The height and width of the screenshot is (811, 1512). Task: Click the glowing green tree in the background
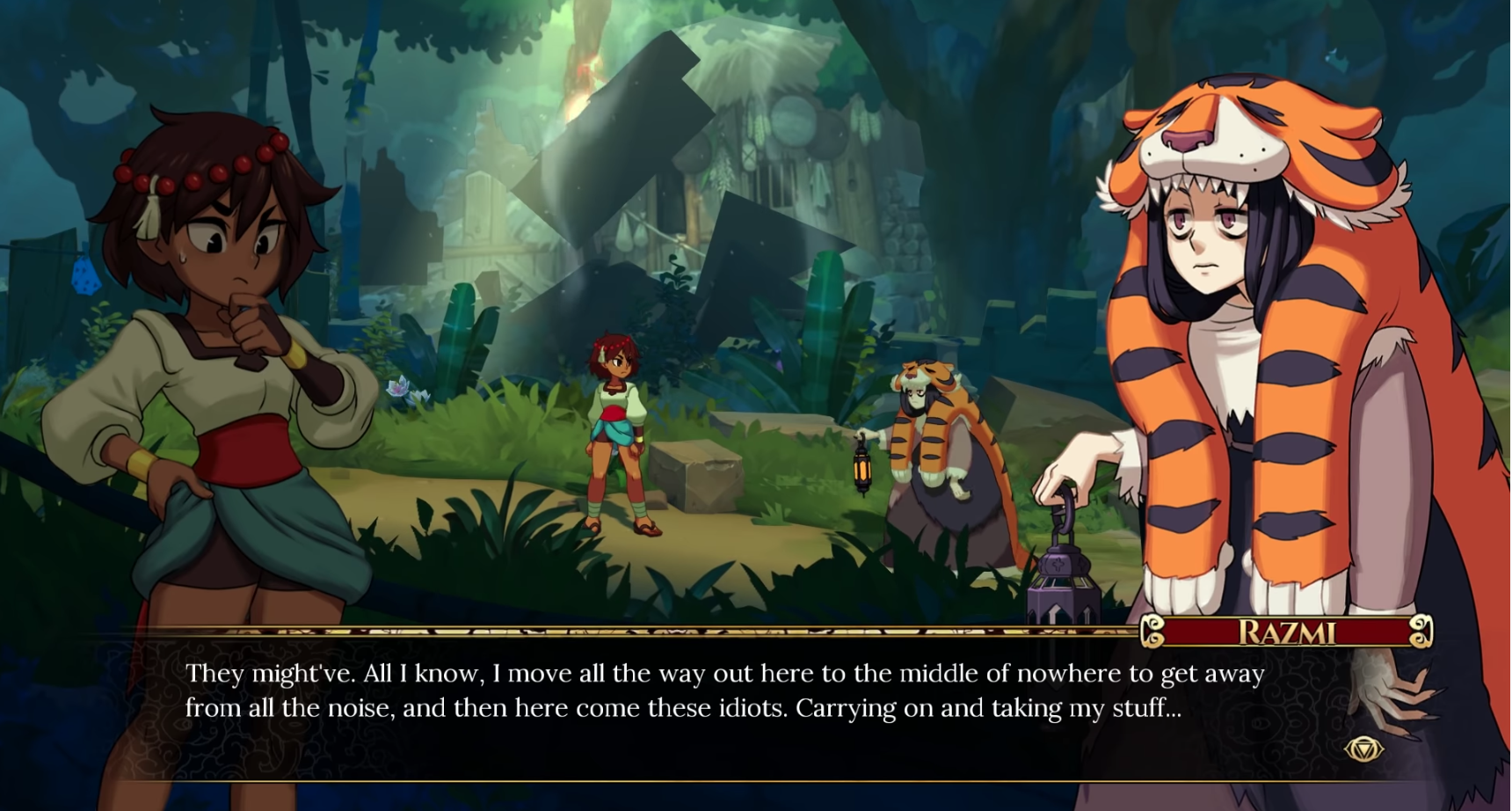pyautogui.click(x=585, y=79)
